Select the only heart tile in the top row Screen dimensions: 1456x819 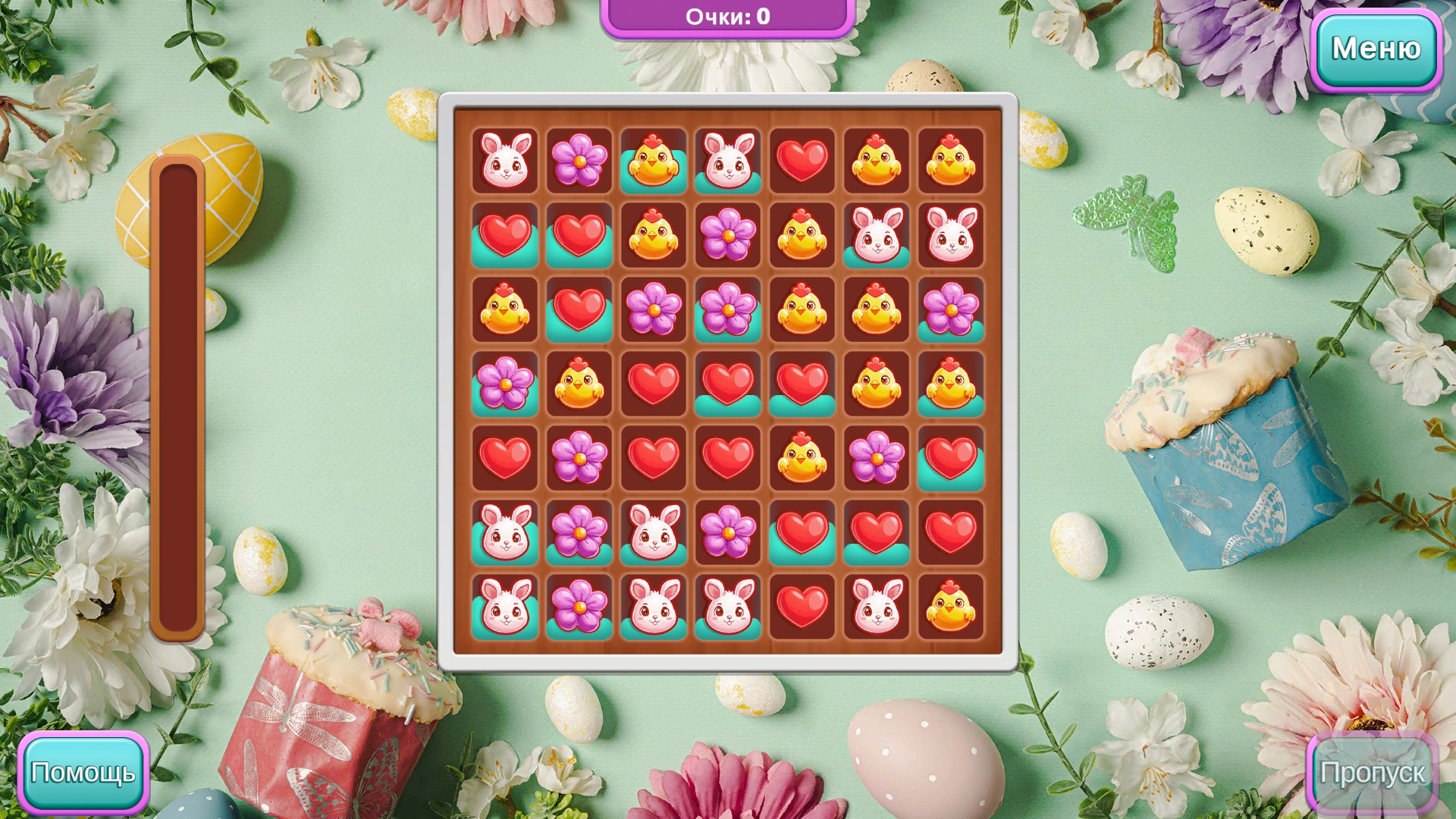(x=802, y=161)
